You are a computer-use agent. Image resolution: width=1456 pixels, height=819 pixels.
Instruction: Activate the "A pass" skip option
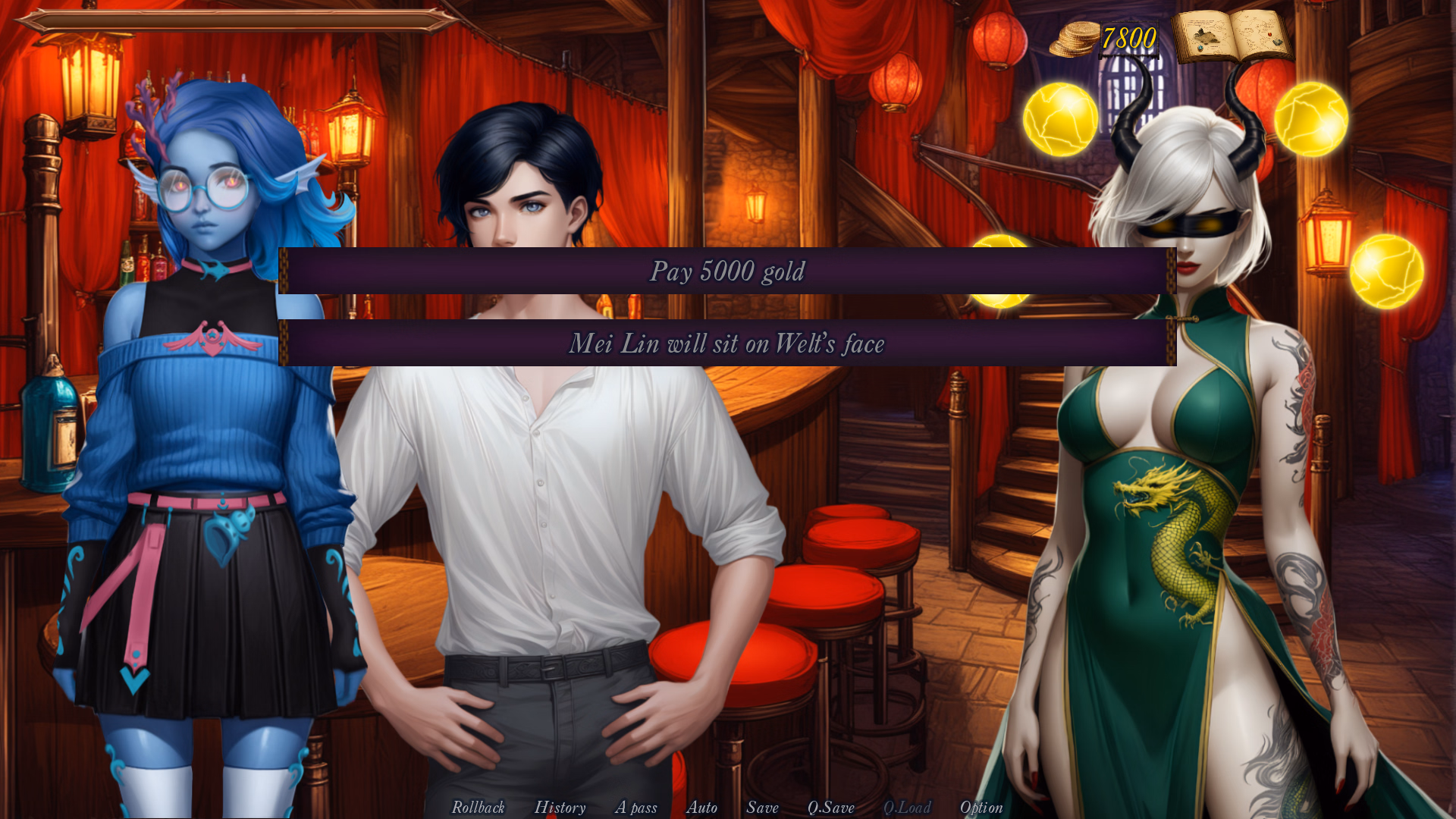click(x=635, y=808)
